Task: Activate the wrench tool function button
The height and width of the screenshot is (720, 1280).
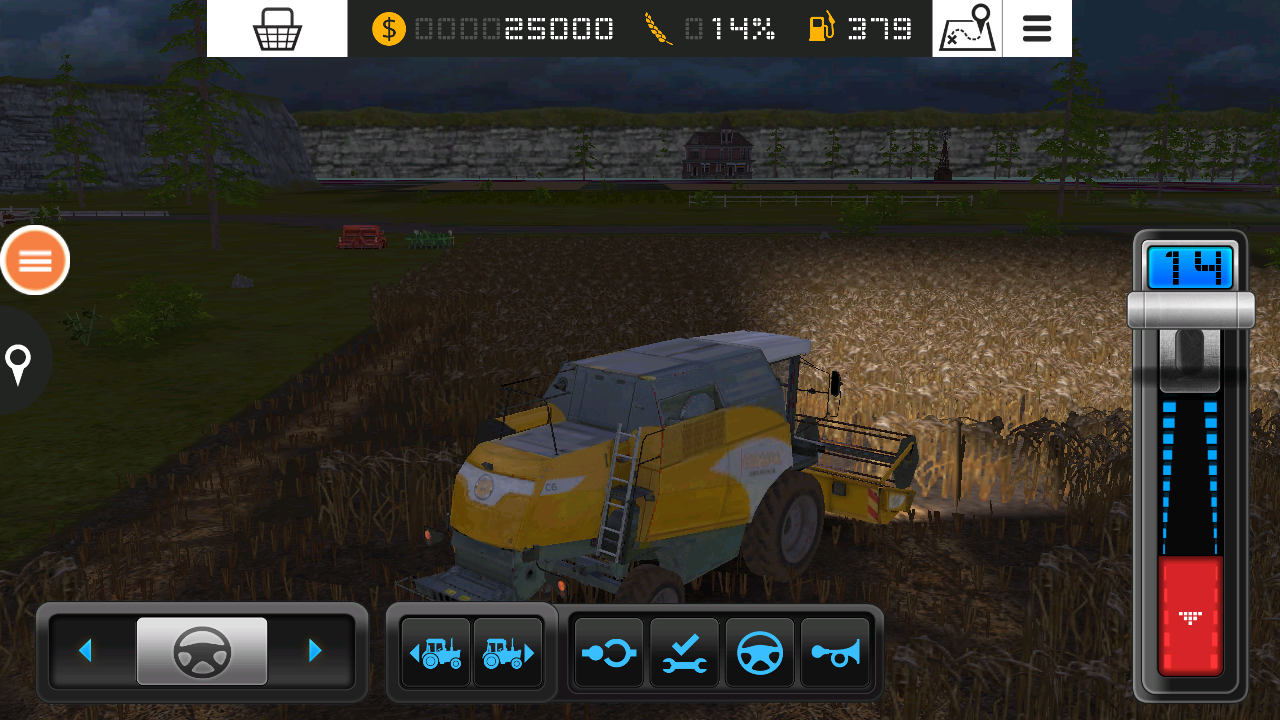Action: point(684,653)
